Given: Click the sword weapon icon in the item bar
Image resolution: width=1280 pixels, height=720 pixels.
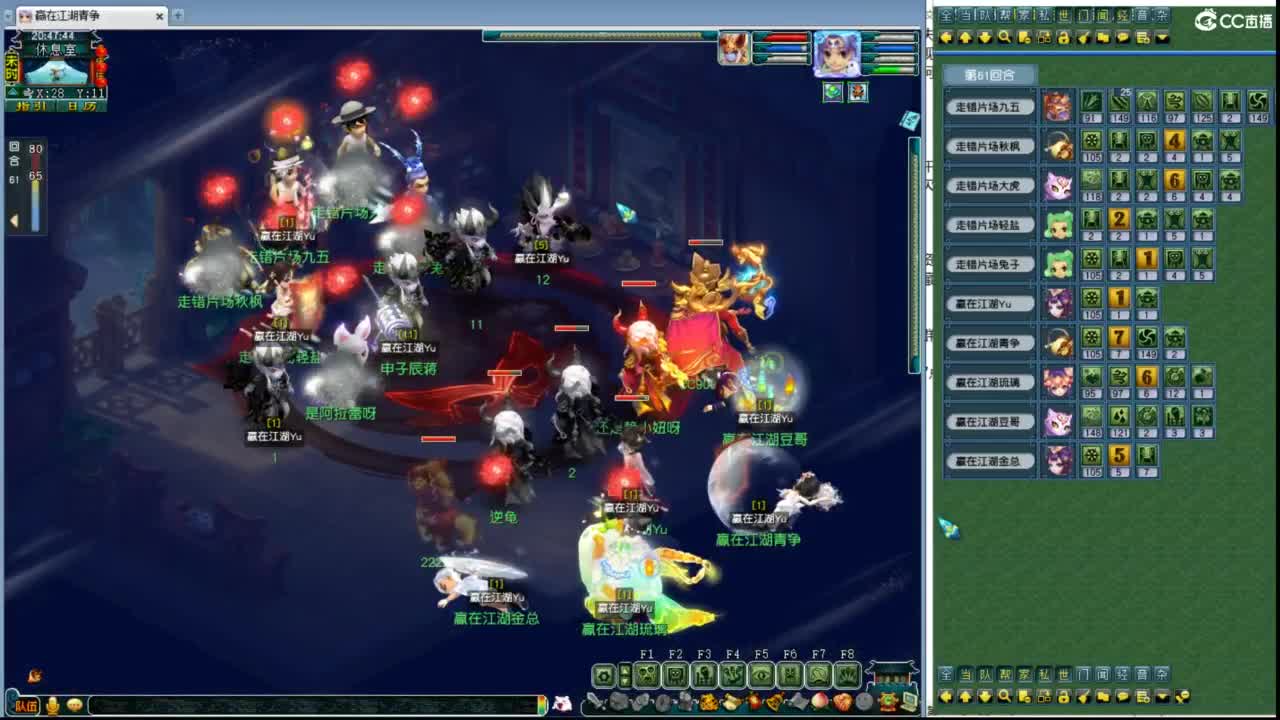Looking at the screenshot, I should [594, 701].
